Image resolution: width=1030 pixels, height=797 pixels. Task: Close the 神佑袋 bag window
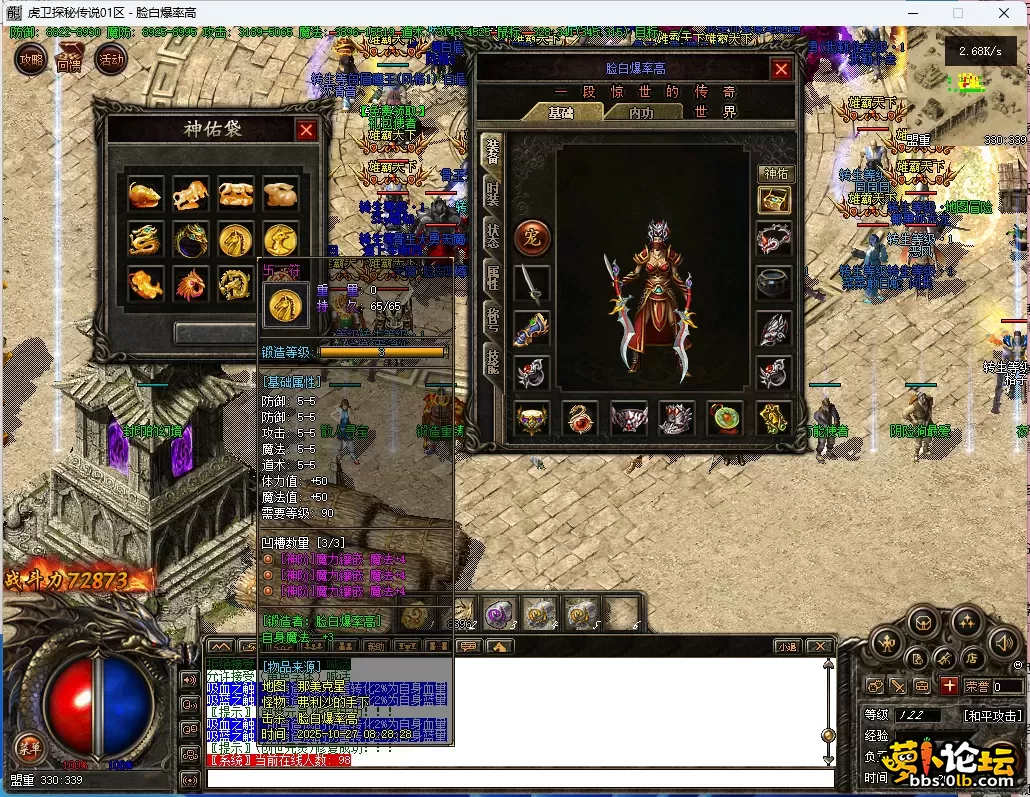(306, 130)
